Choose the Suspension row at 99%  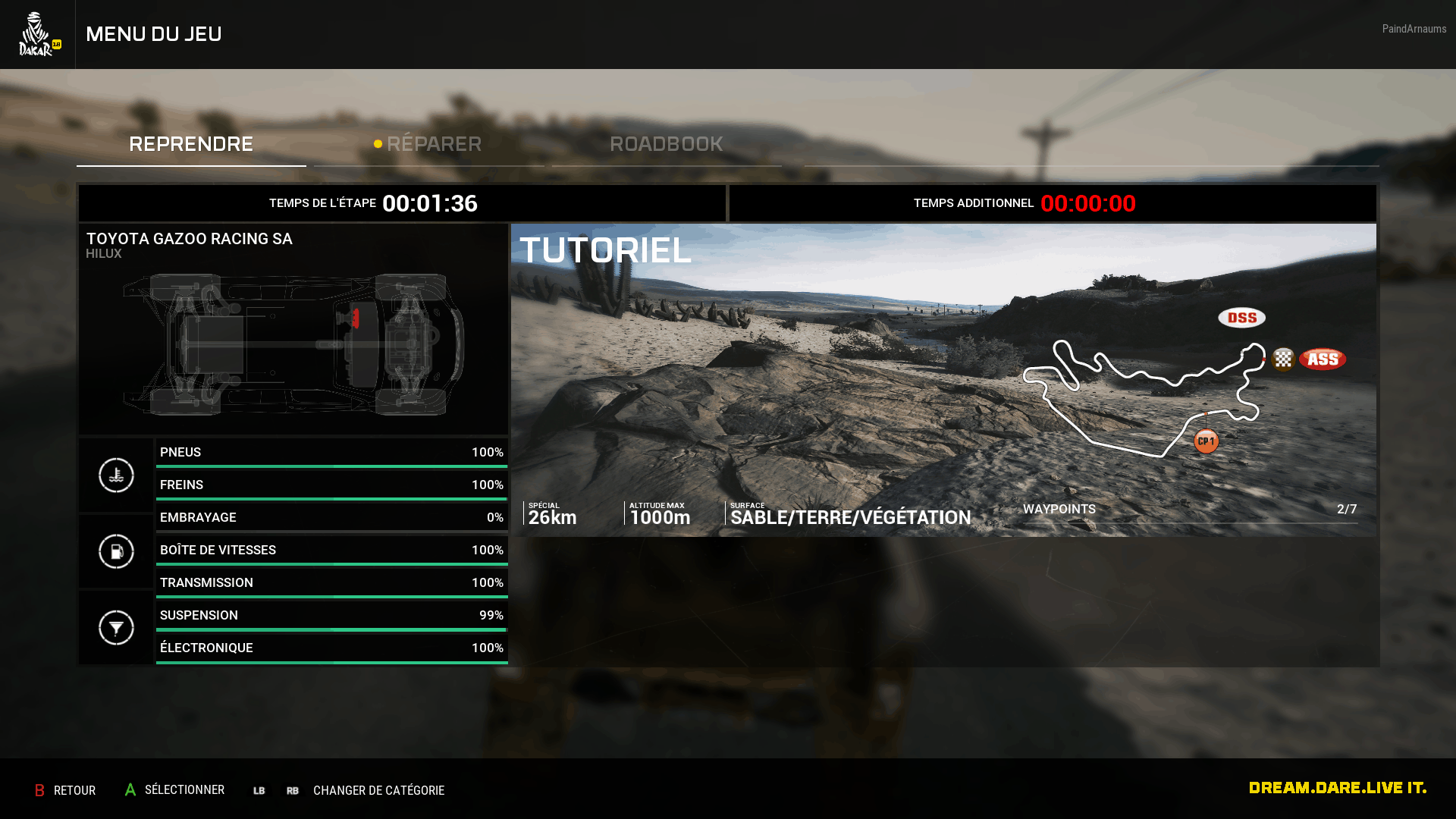pyautogui.click(x=331, y=616)
